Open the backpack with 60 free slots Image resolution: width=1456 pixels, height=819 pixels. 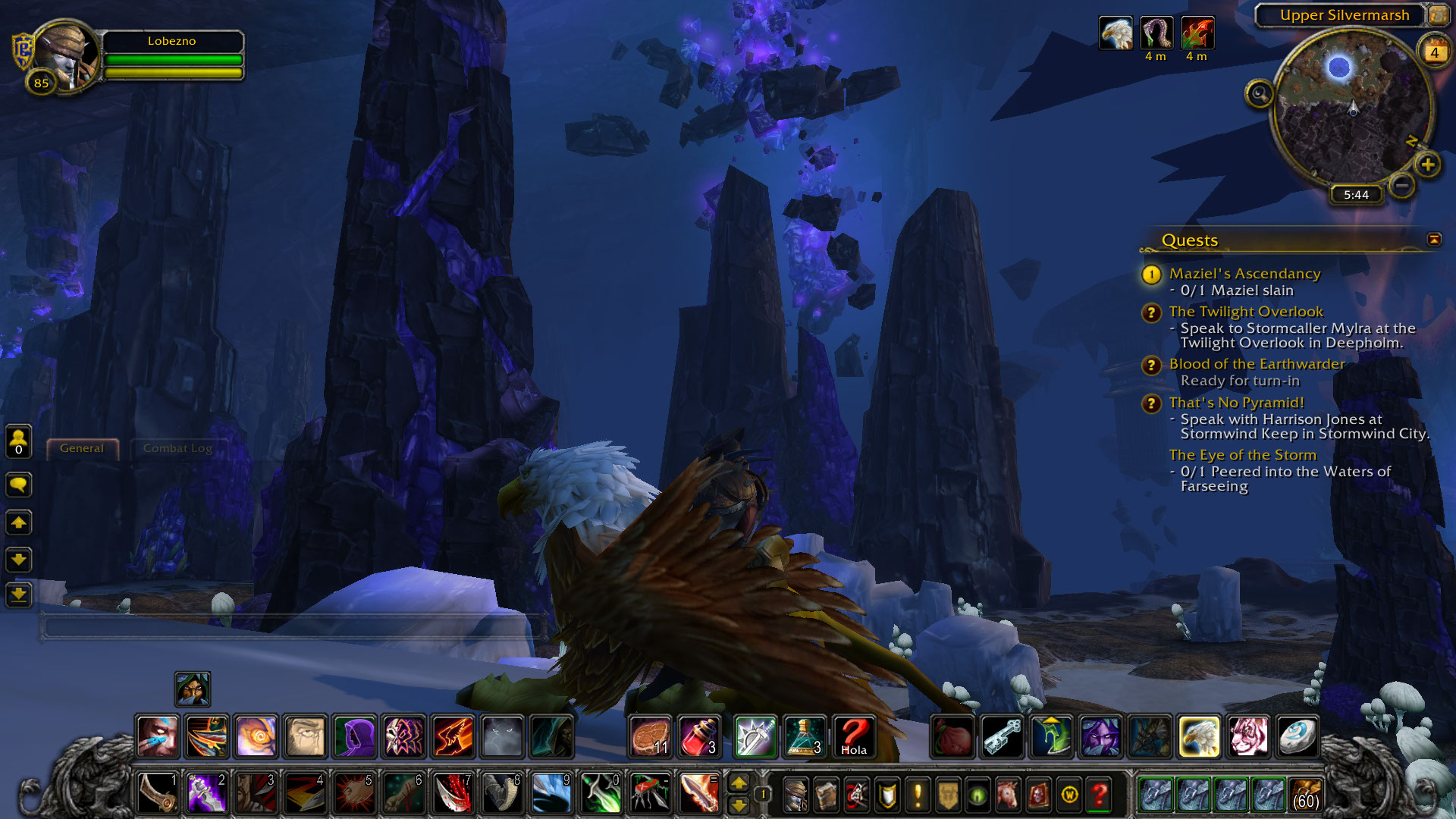click(1305, 795)
